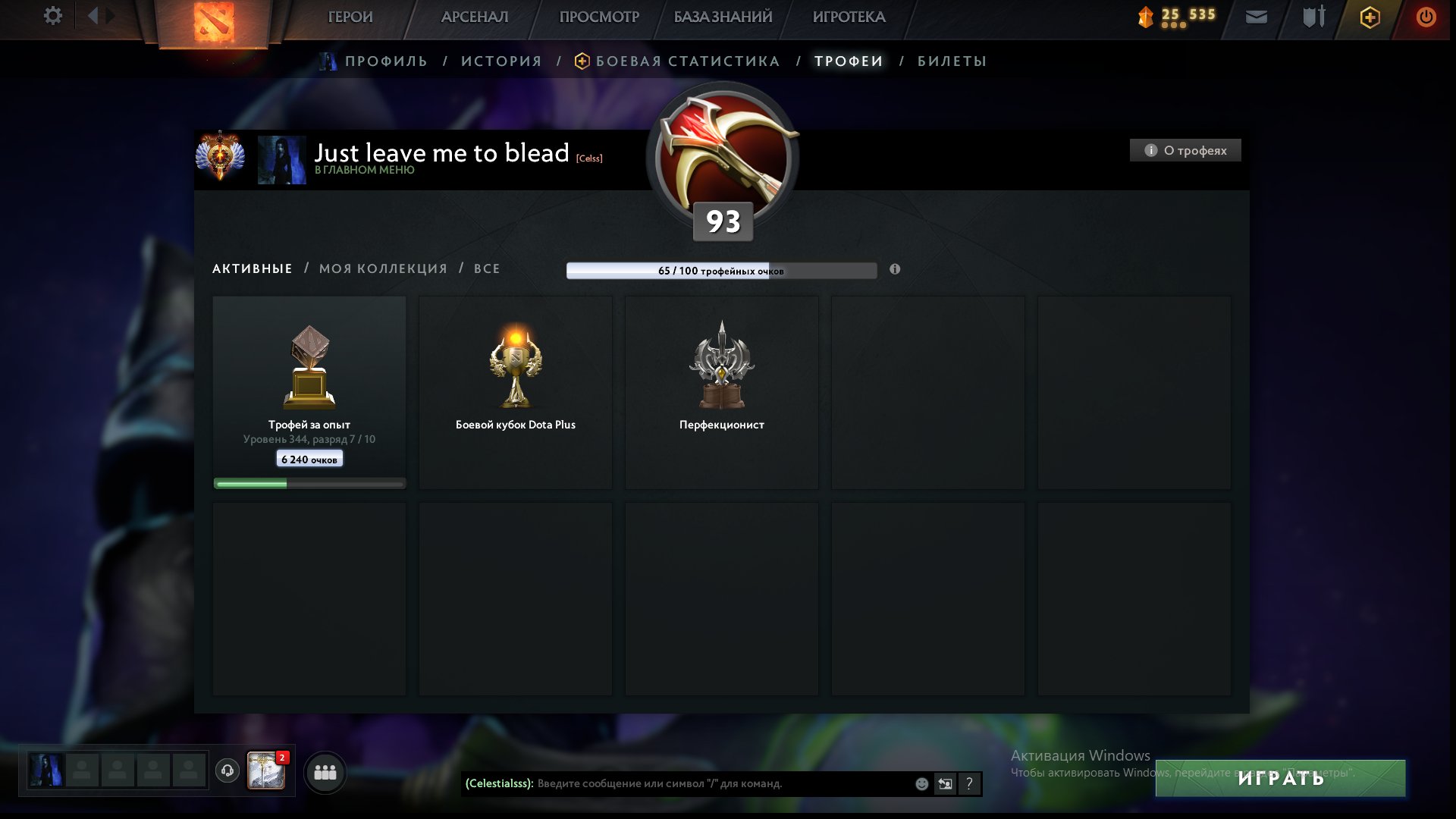Click the ИГРАТЬ play button
The width and height of the screenshot is (1456, 819).
1280,778
